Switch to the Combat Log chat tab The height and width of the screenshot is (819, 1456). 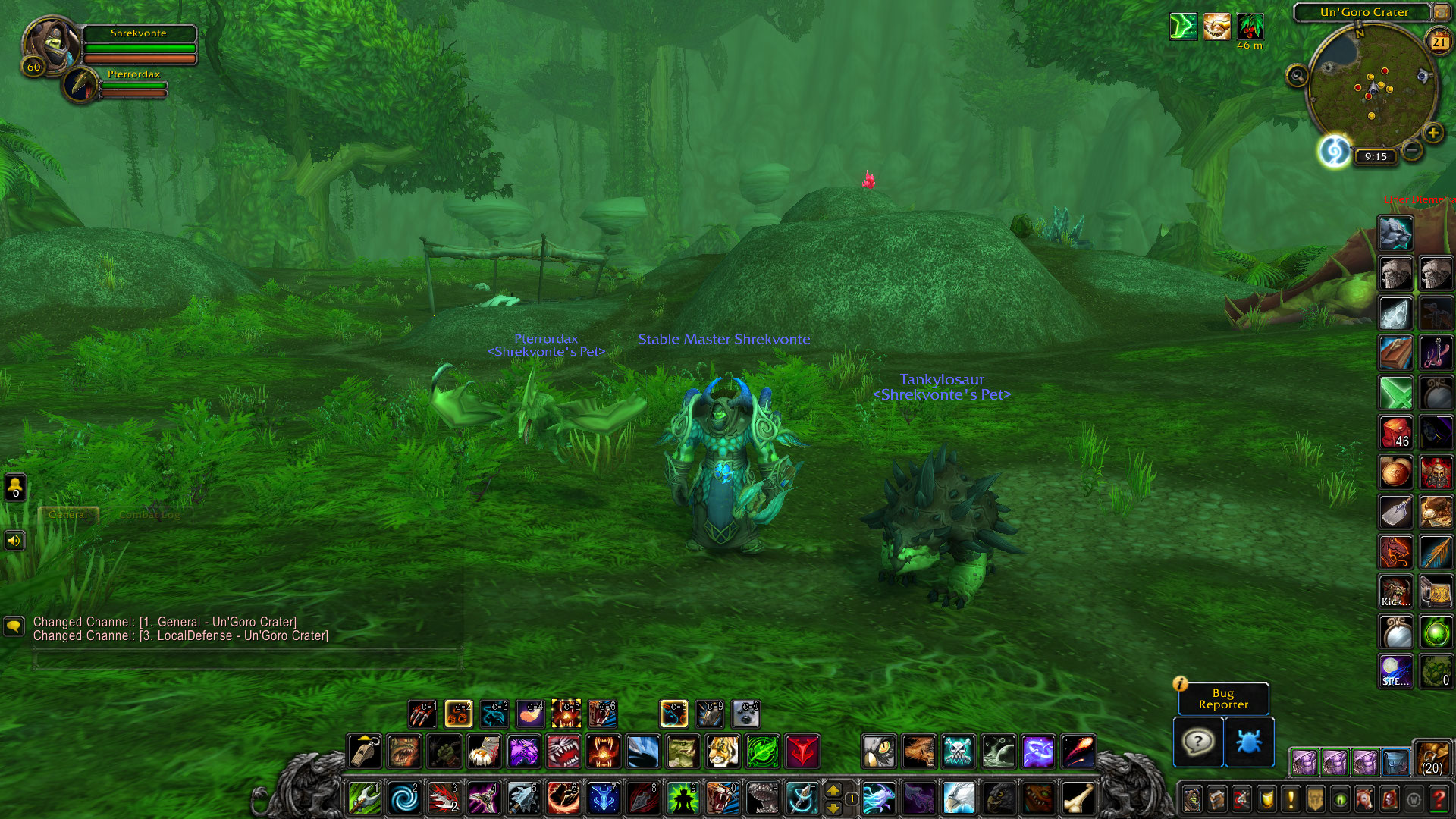point(149,515)
